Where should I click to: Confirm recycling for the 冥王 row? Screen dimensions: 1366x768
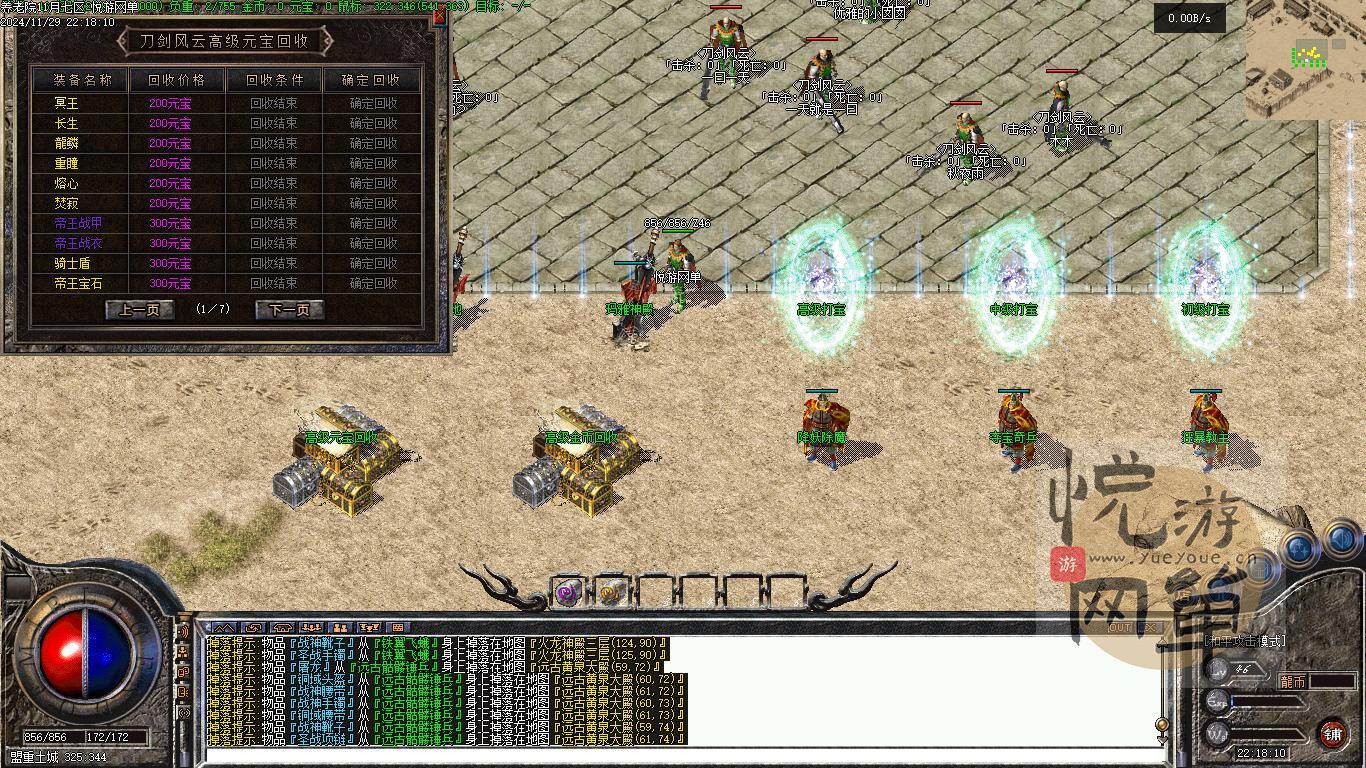click(373, 103)
